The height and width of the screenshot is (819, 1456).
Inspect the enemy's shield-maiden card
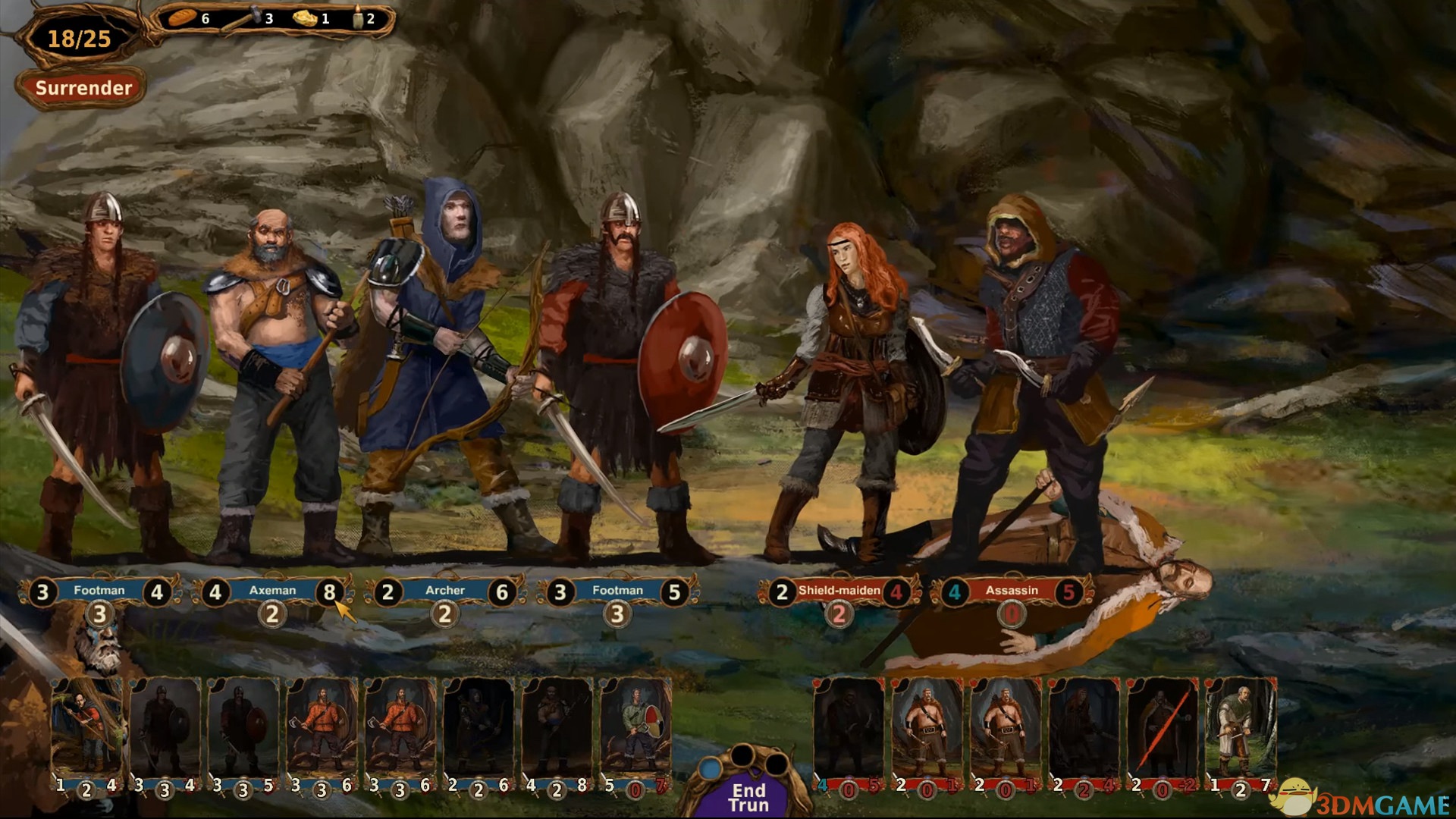[x=1084, y=730]
